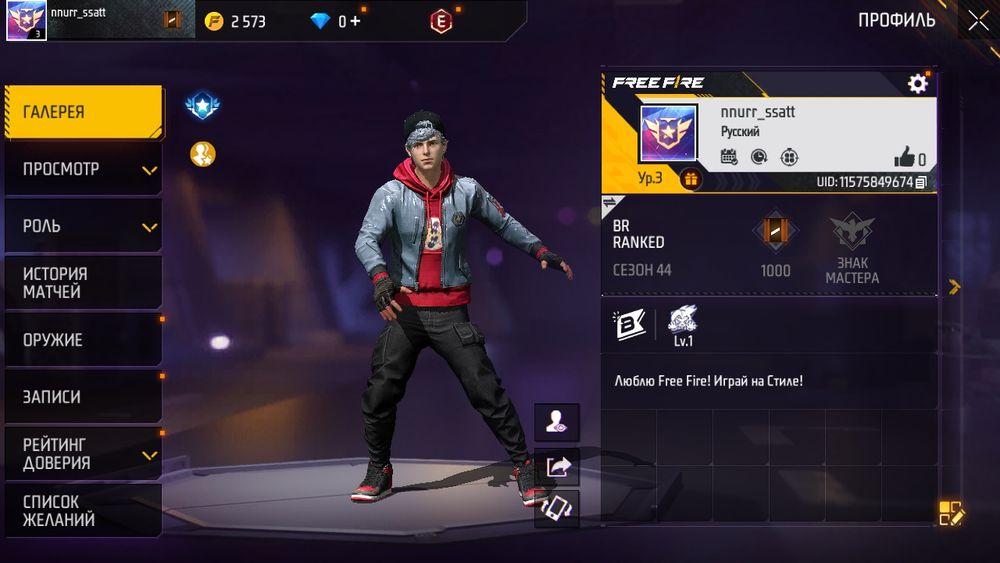
Task: Click the profile avatar picture
Action: (x=668, y=133)
